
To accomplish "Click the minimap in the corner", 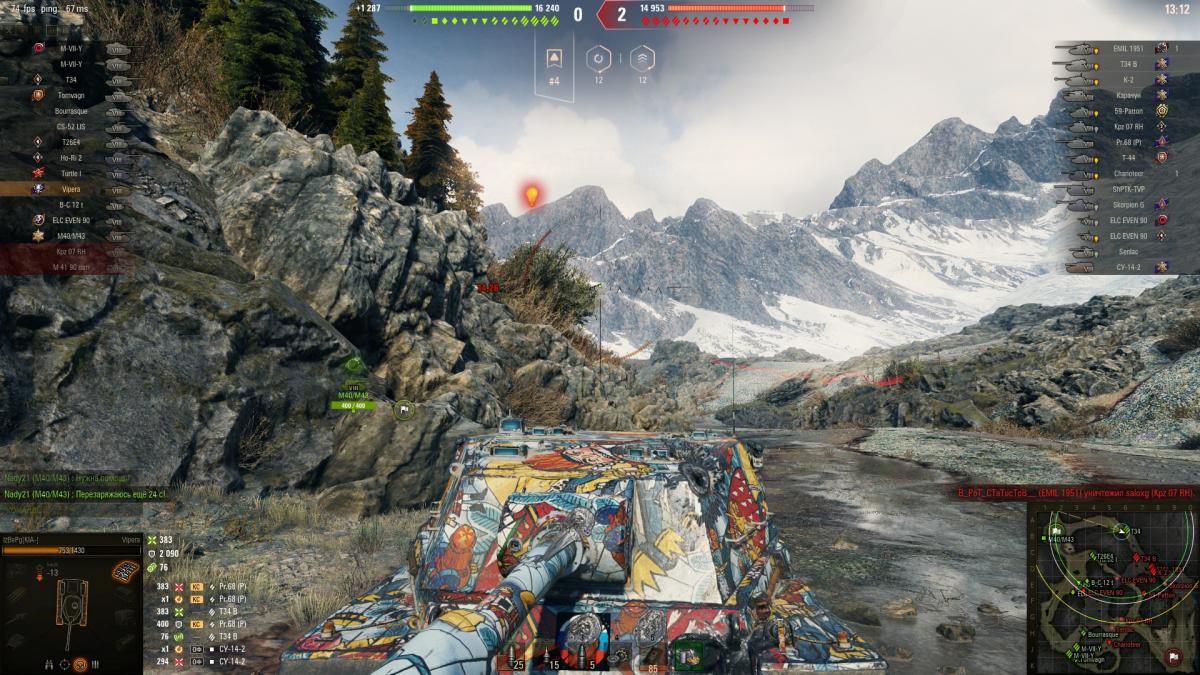I will click(1111, 588).
